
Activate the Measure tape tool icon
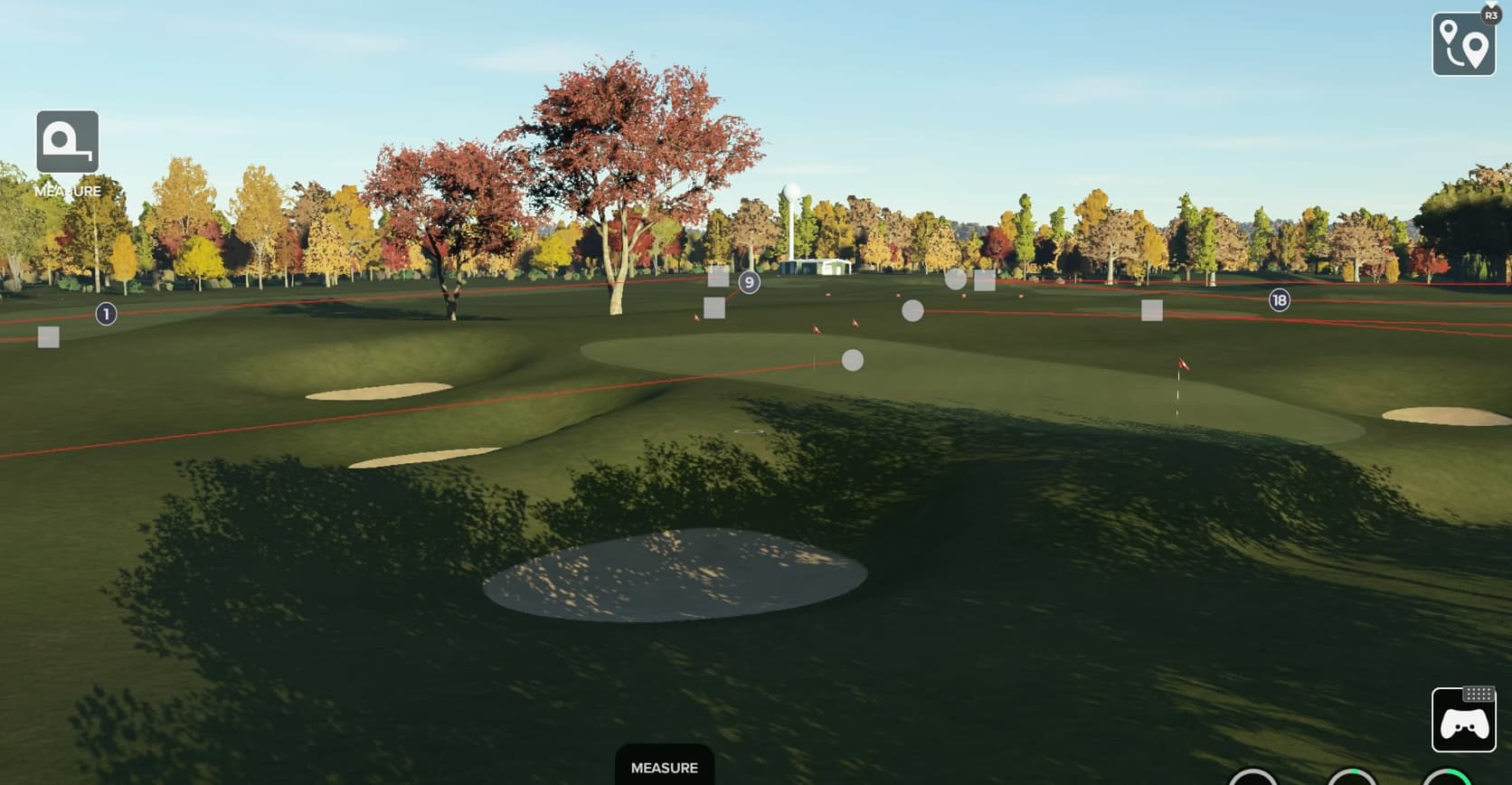[x=67, y=142]
